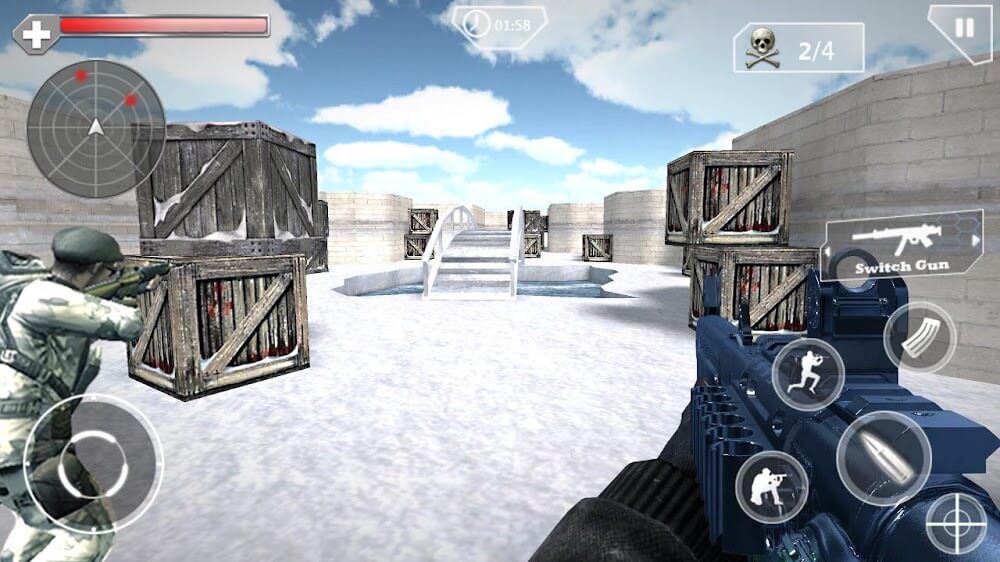The image size is (1000, 562).
Task: Aim with the crosshair scope button
Action: (x=956, y=523)
